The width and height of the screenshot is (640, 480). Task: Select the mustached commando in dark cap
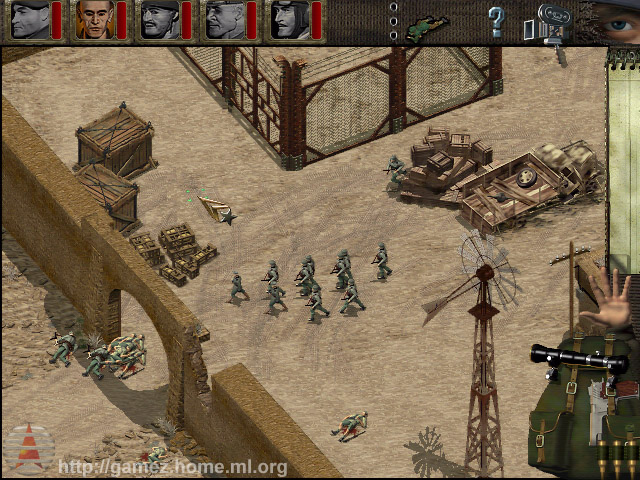[x=158, y=19]
